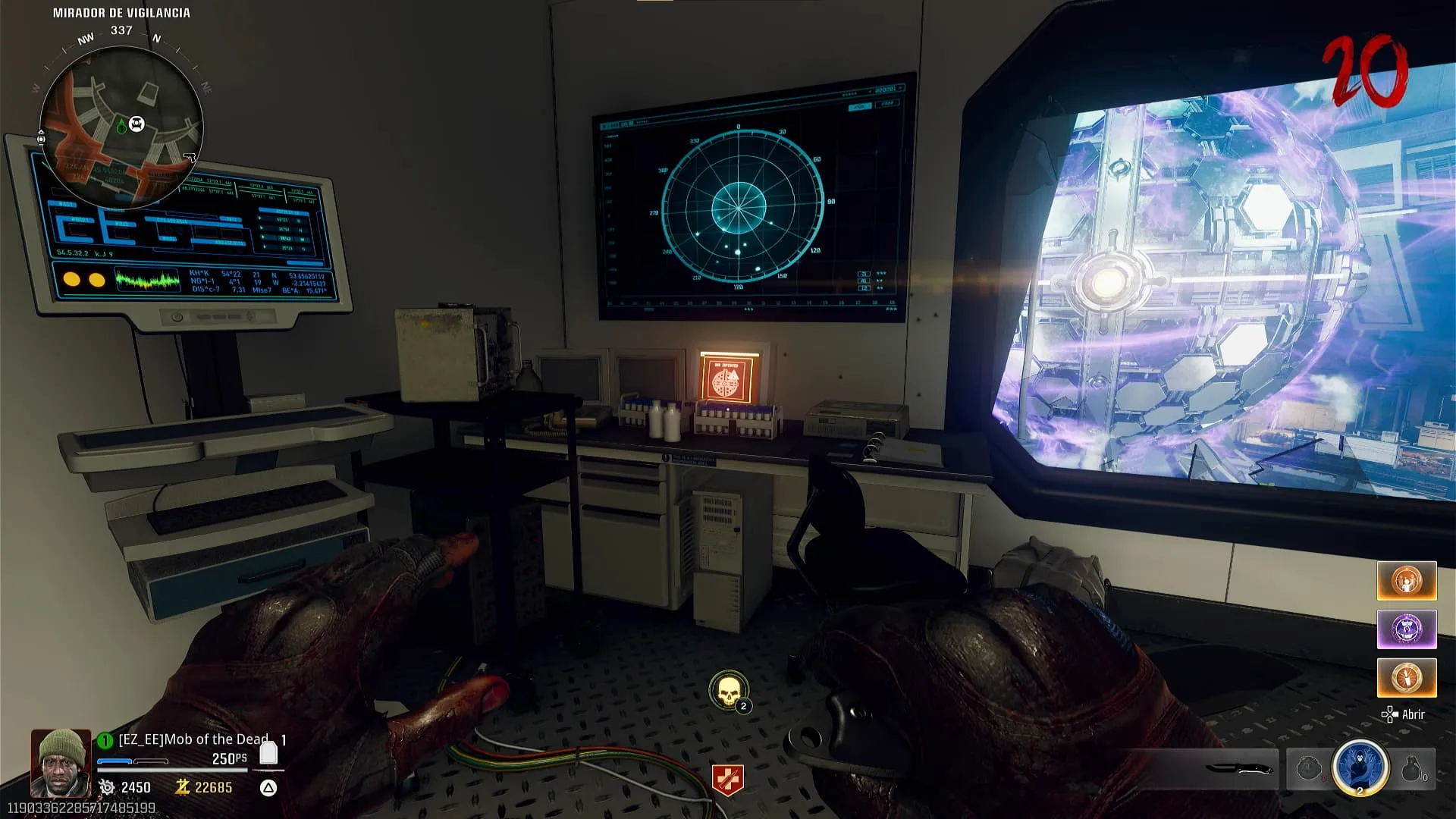
Task: Click the player portrait with green beanie
Action: 61,762
